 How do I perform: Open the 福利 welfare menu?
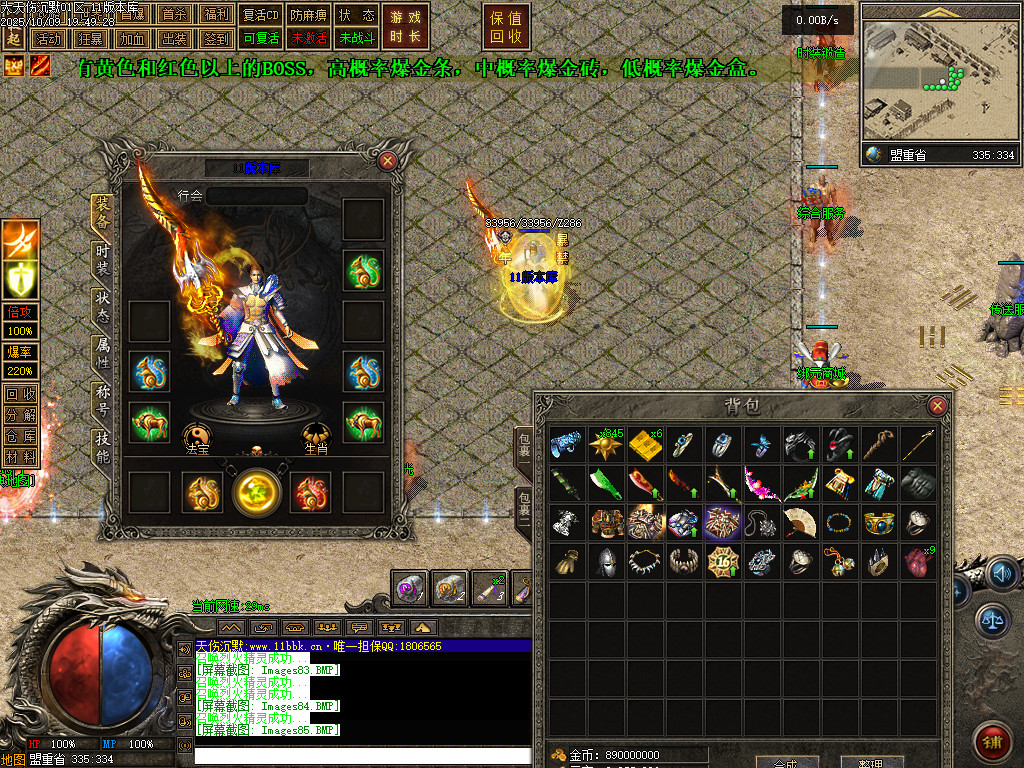click(215, 15)
